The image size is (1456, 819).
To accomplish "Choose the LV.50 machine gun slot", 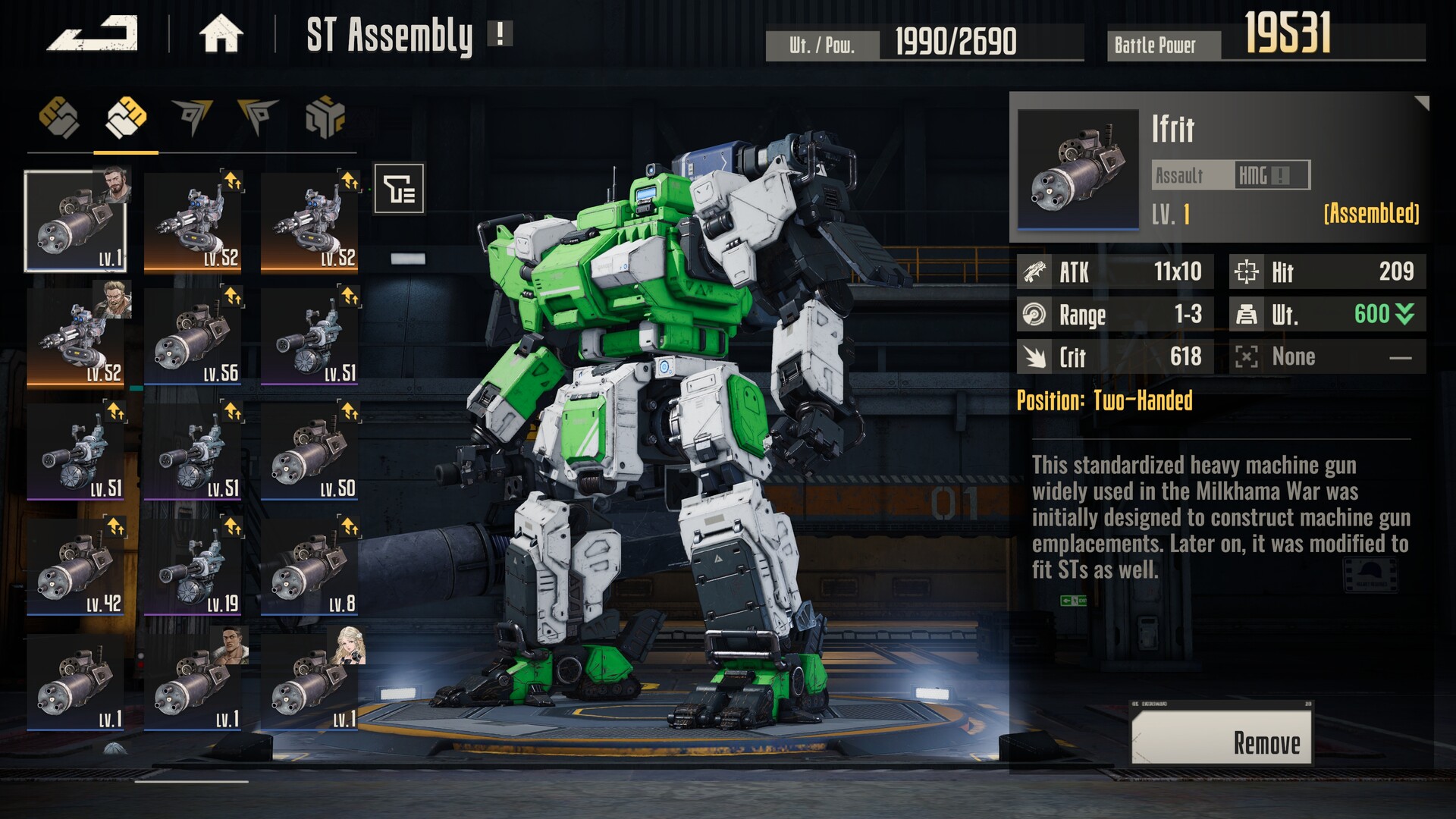I will (x=309, y=453).
